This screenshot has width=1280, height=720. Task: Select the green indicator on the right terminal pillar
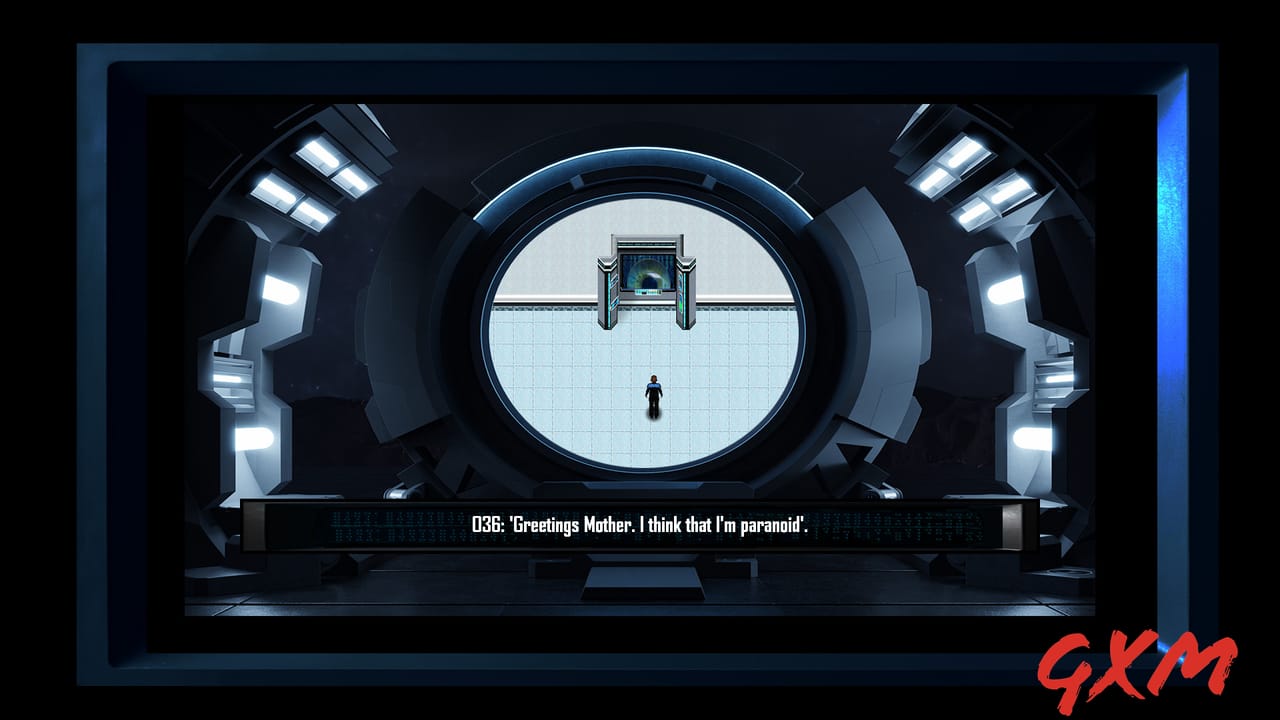[680, 307]
